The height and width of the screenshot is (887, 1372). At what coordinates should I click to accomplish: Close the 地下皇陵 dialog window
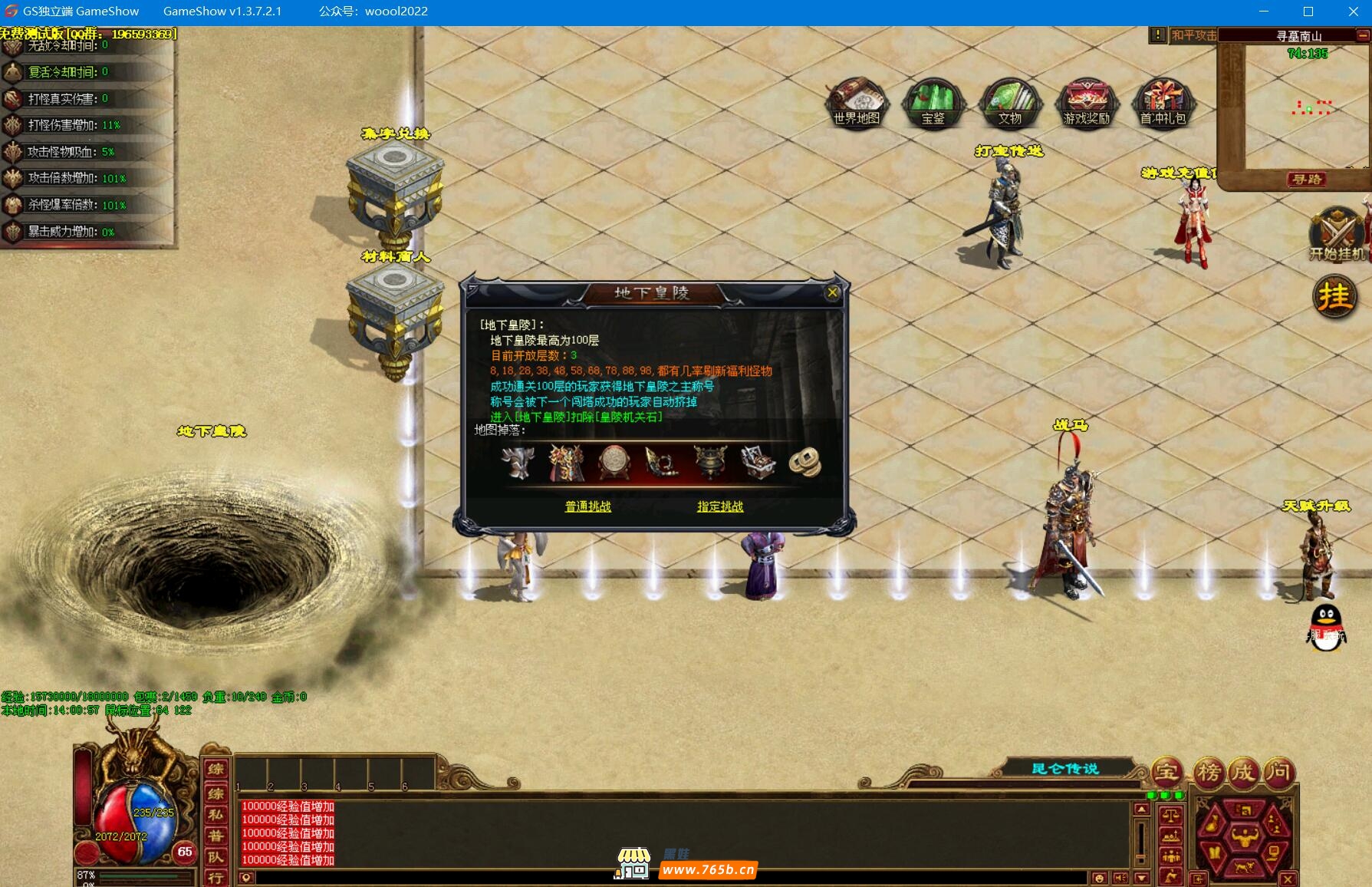pyautogui.click(x=832, y=292)
